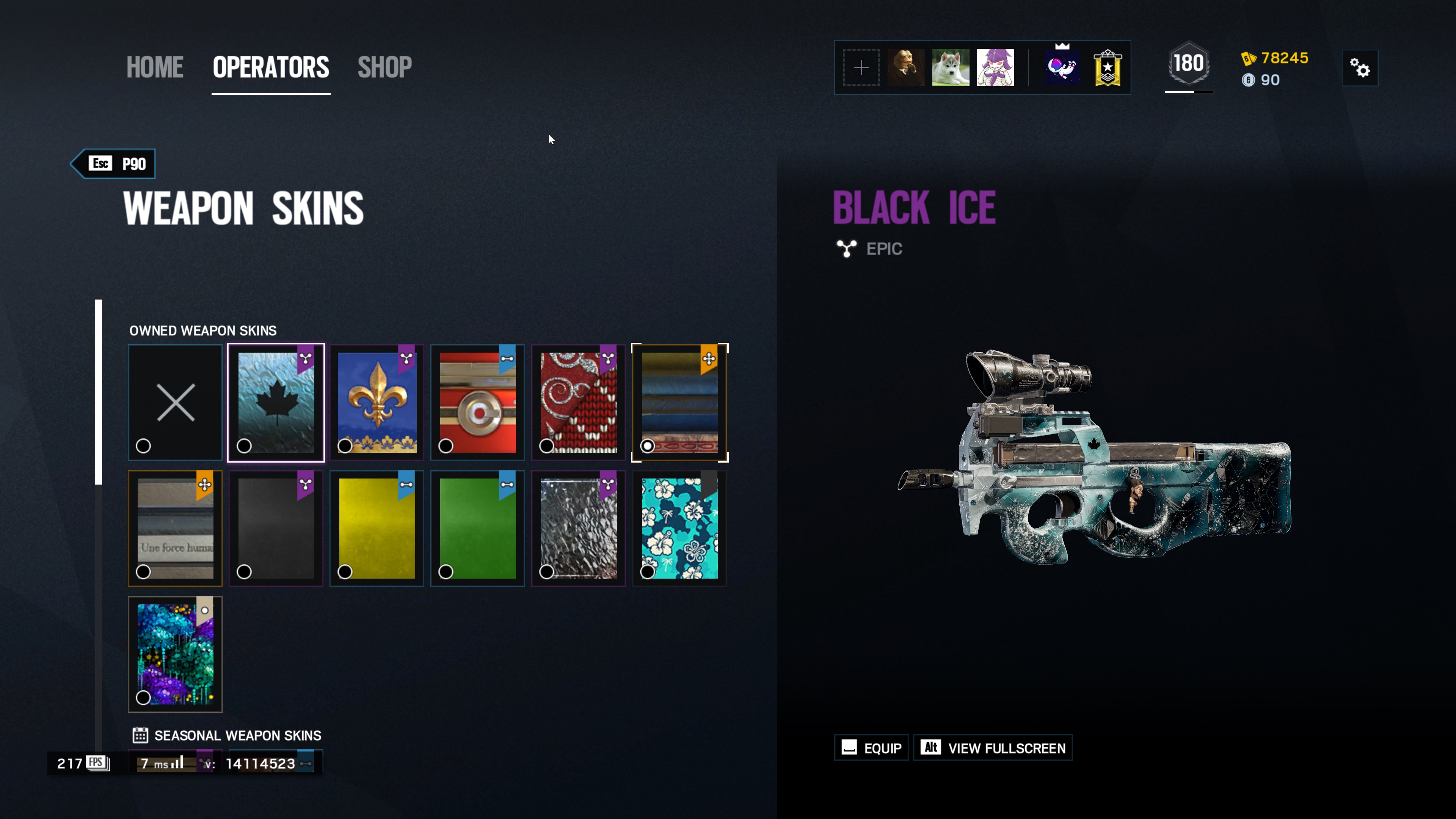This screenshot has height=819, width=1456.
Task: Select the plain yellow weapon skin
Action: 377,529
